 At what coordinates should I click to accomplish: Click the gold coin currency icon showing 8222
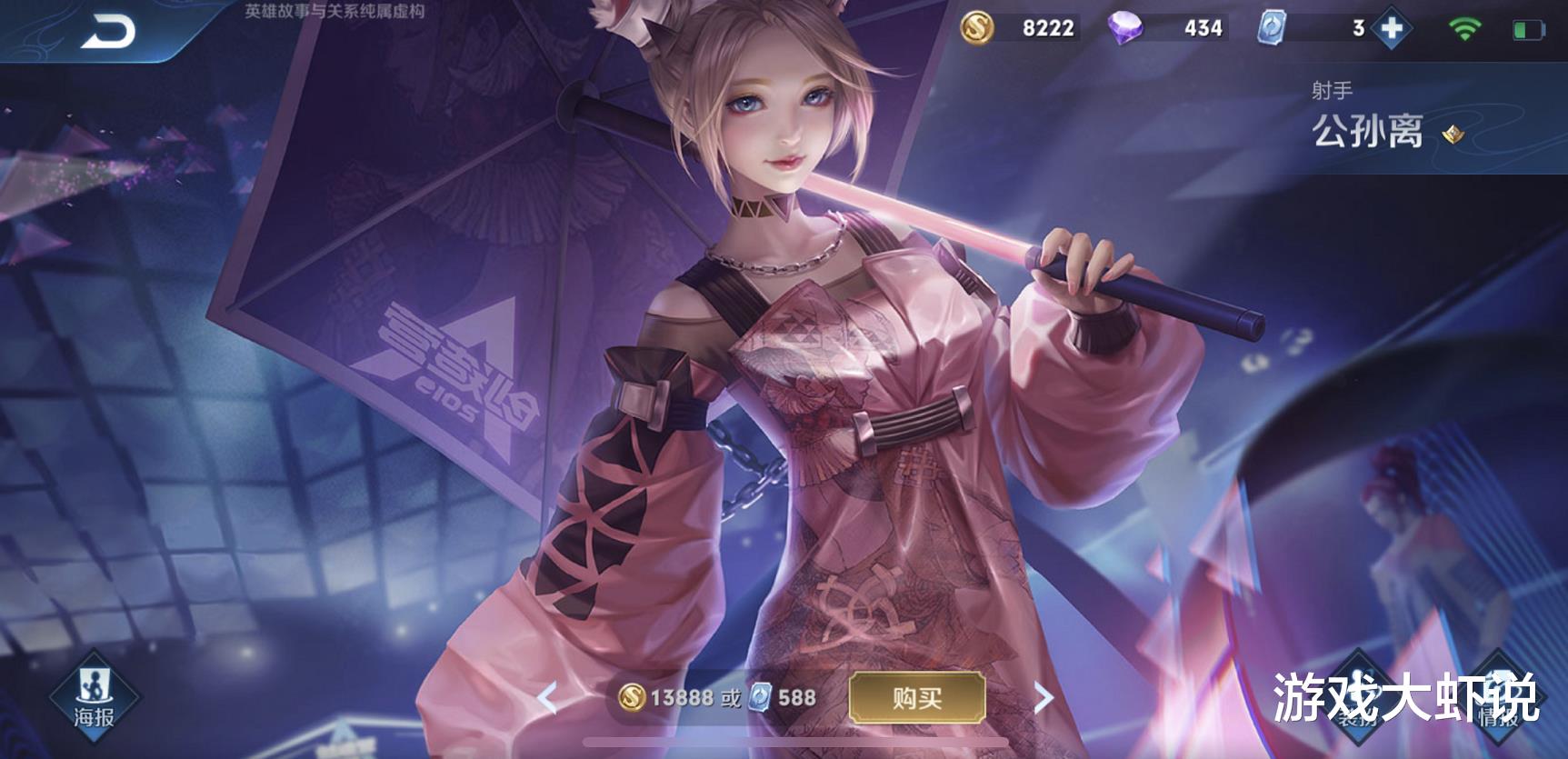(x=979, y=28)
